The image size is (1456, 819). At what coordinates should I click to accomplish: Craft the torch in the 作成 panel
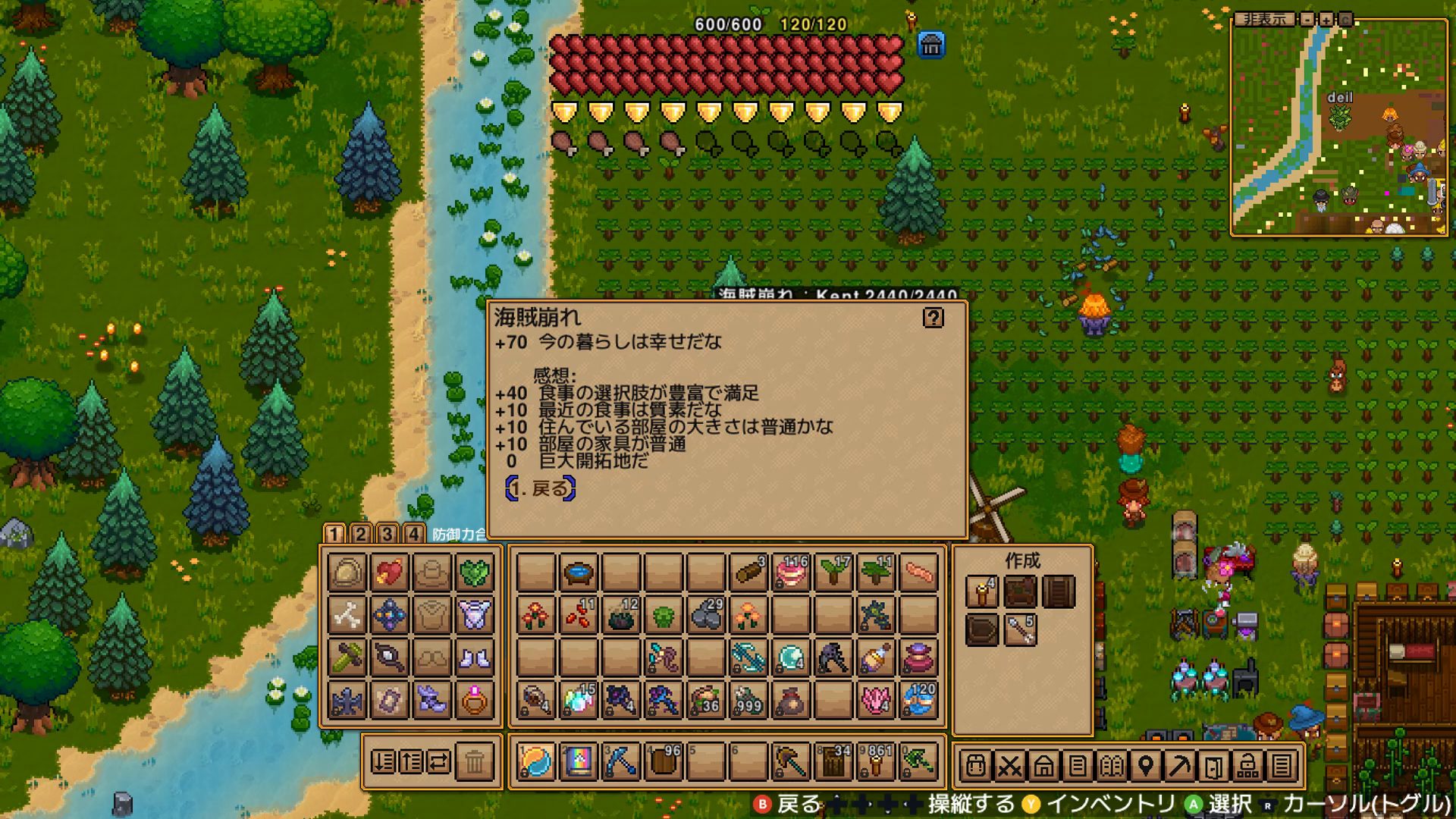coord(981,591)
